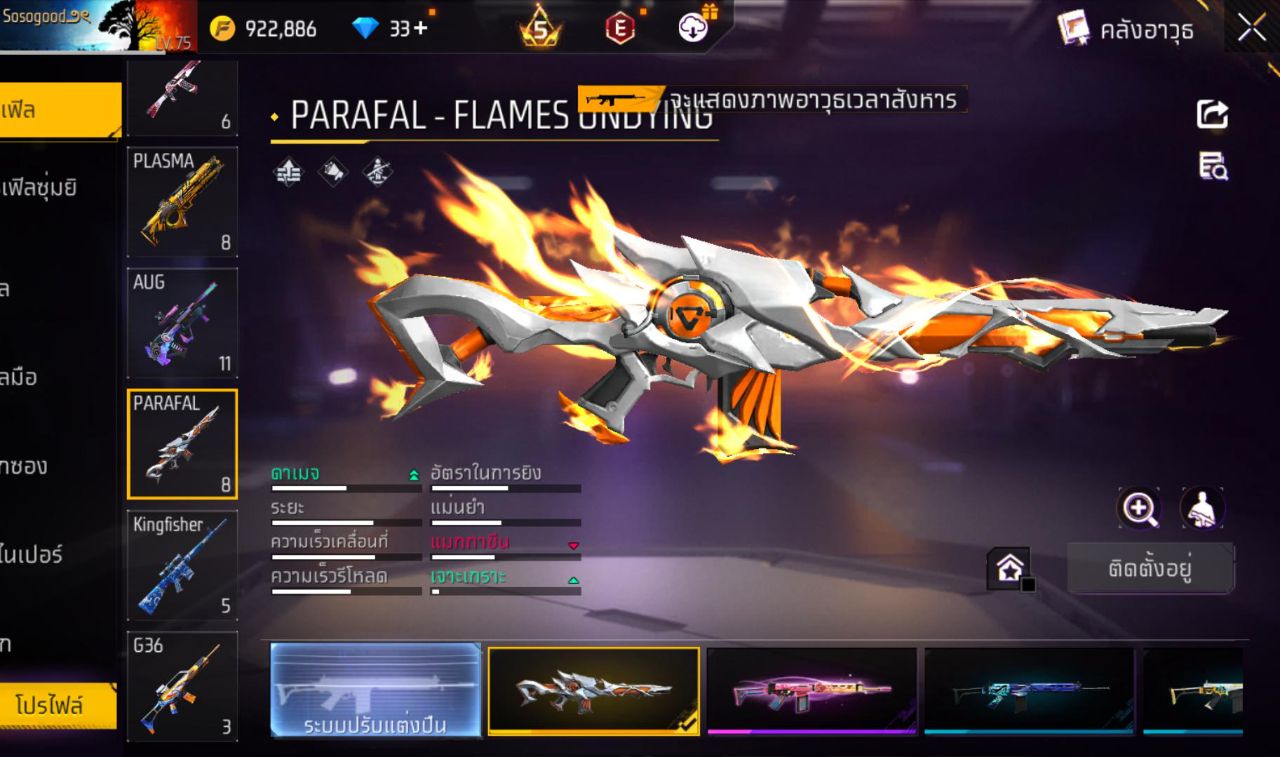Open the AUG weapon entry
Viewport: 1280px width, 757px height.
point(182,322)
